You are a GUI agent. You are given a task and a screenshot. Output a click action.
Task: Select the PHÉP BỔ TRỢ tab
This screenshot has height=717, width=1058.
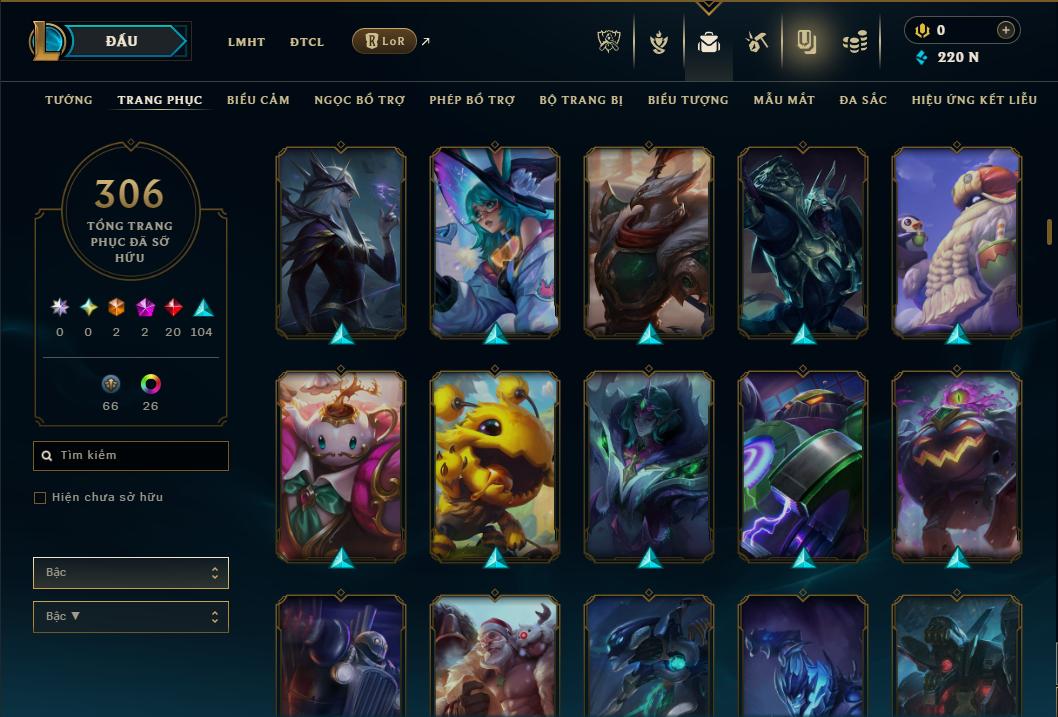(x=472, y=100)
